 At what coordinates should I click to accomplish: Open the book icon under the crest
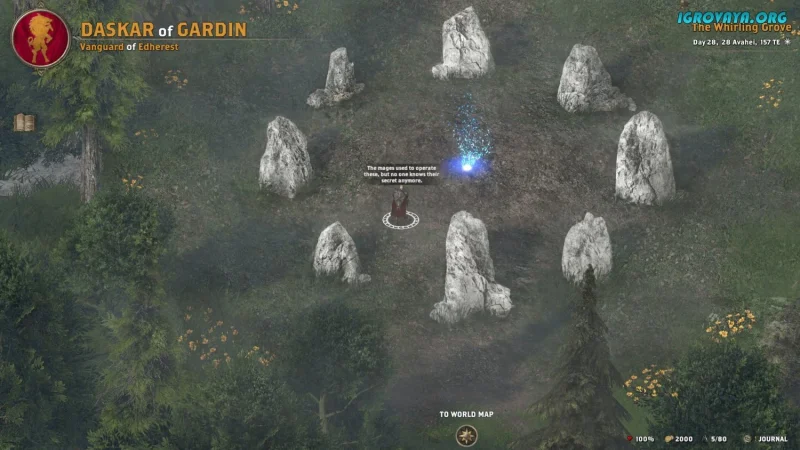pos(25,123)
